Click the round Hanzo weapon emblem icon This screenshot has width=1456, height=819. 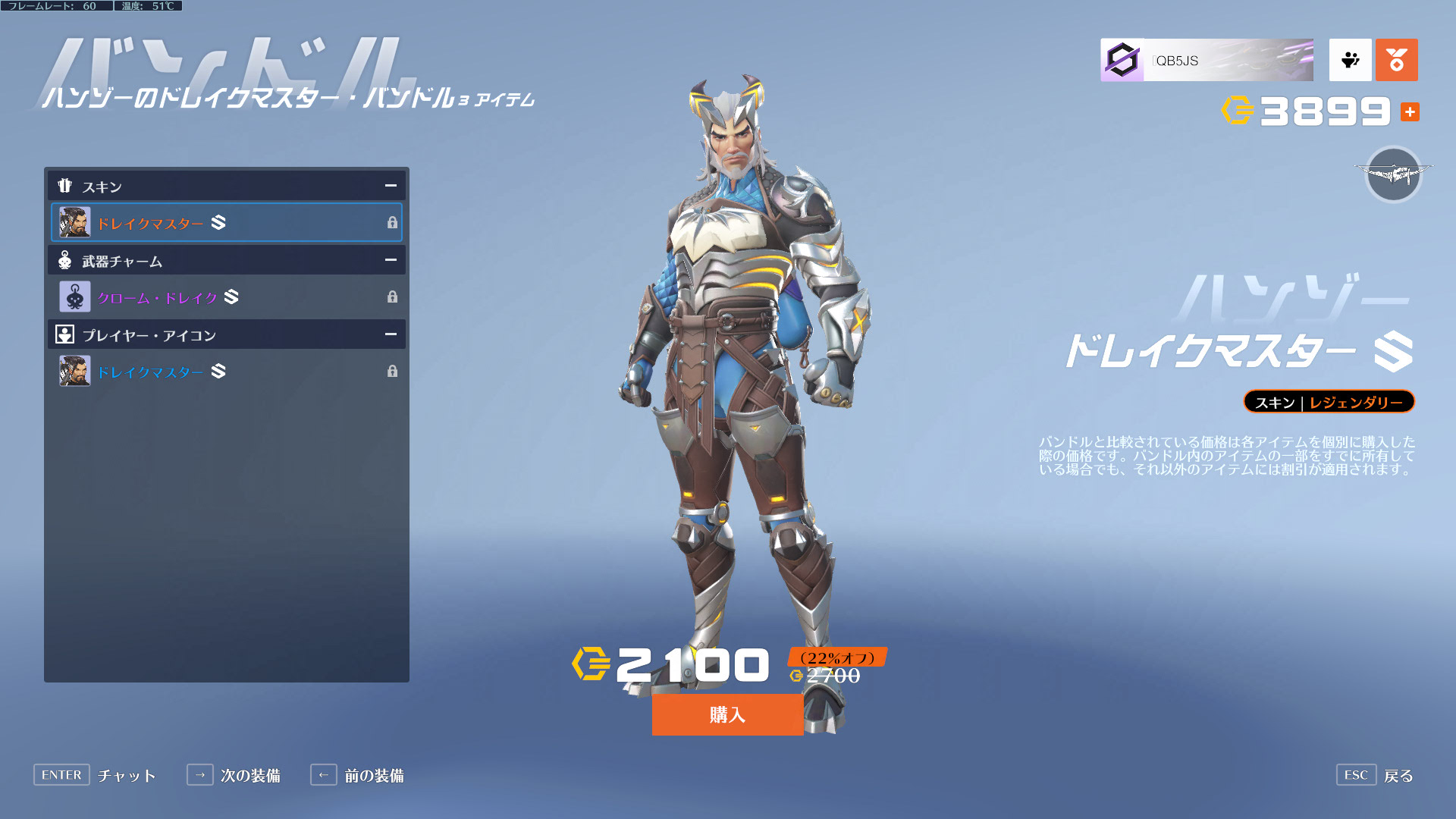tap(1393, 174)
